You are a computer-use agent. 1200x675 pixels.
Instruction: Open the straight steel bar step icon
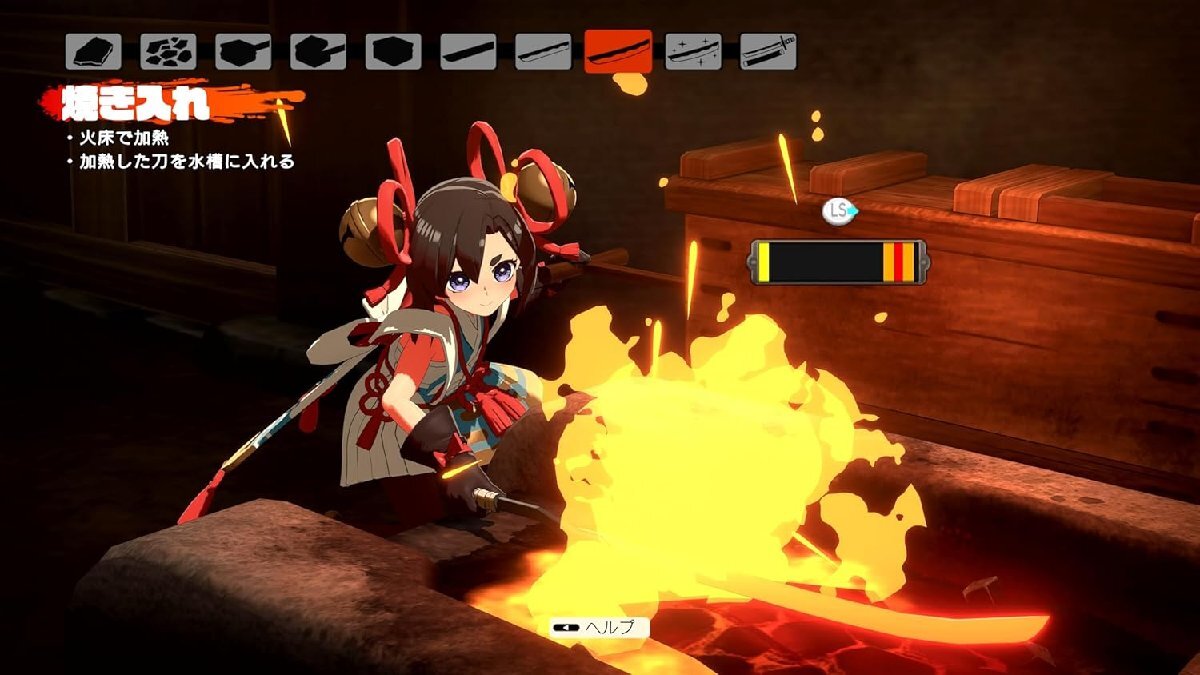coord(468,51)
